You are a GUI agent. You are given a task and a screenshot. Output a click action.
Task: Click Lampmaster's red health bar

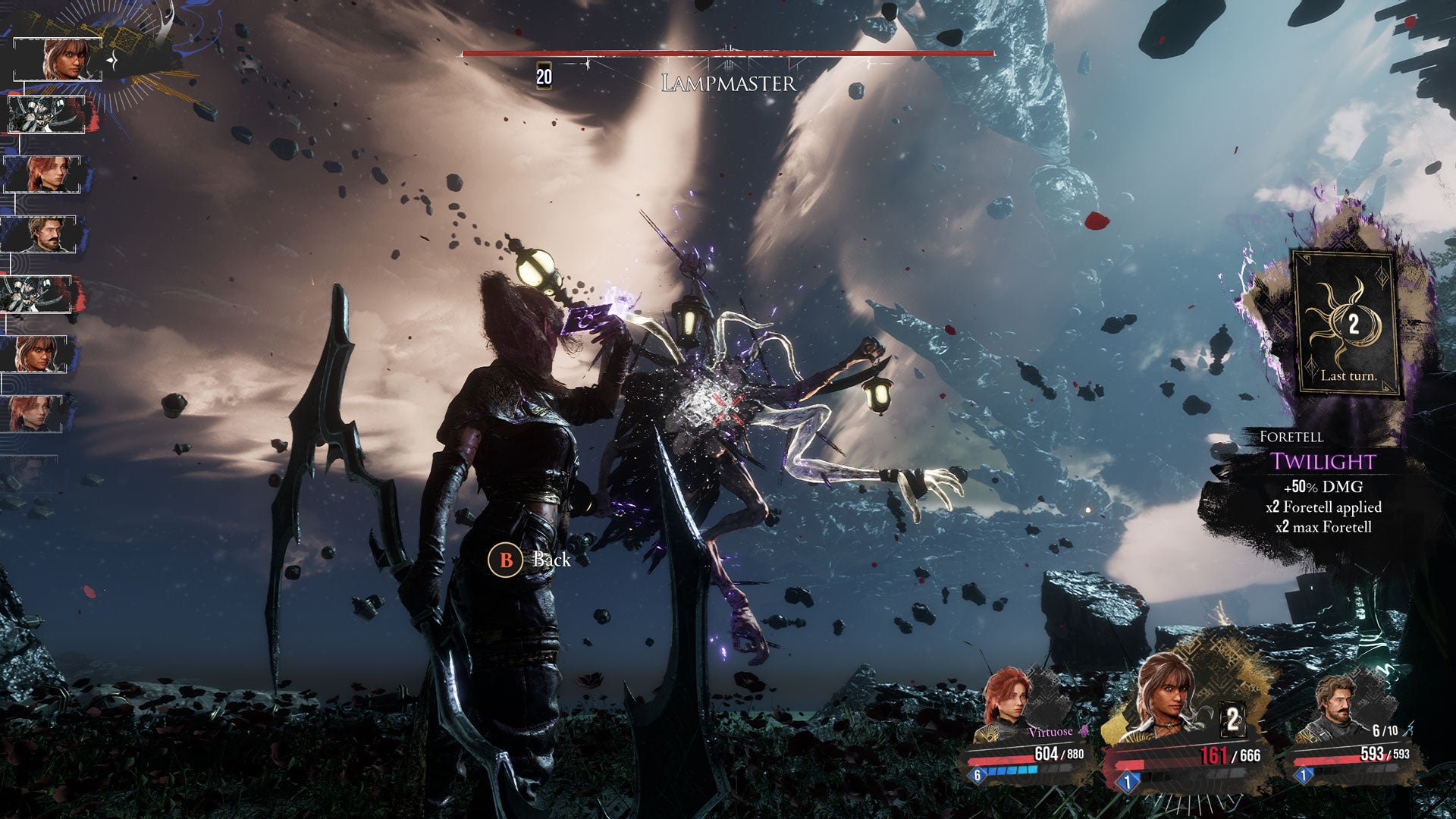click(x=726, y=54)
